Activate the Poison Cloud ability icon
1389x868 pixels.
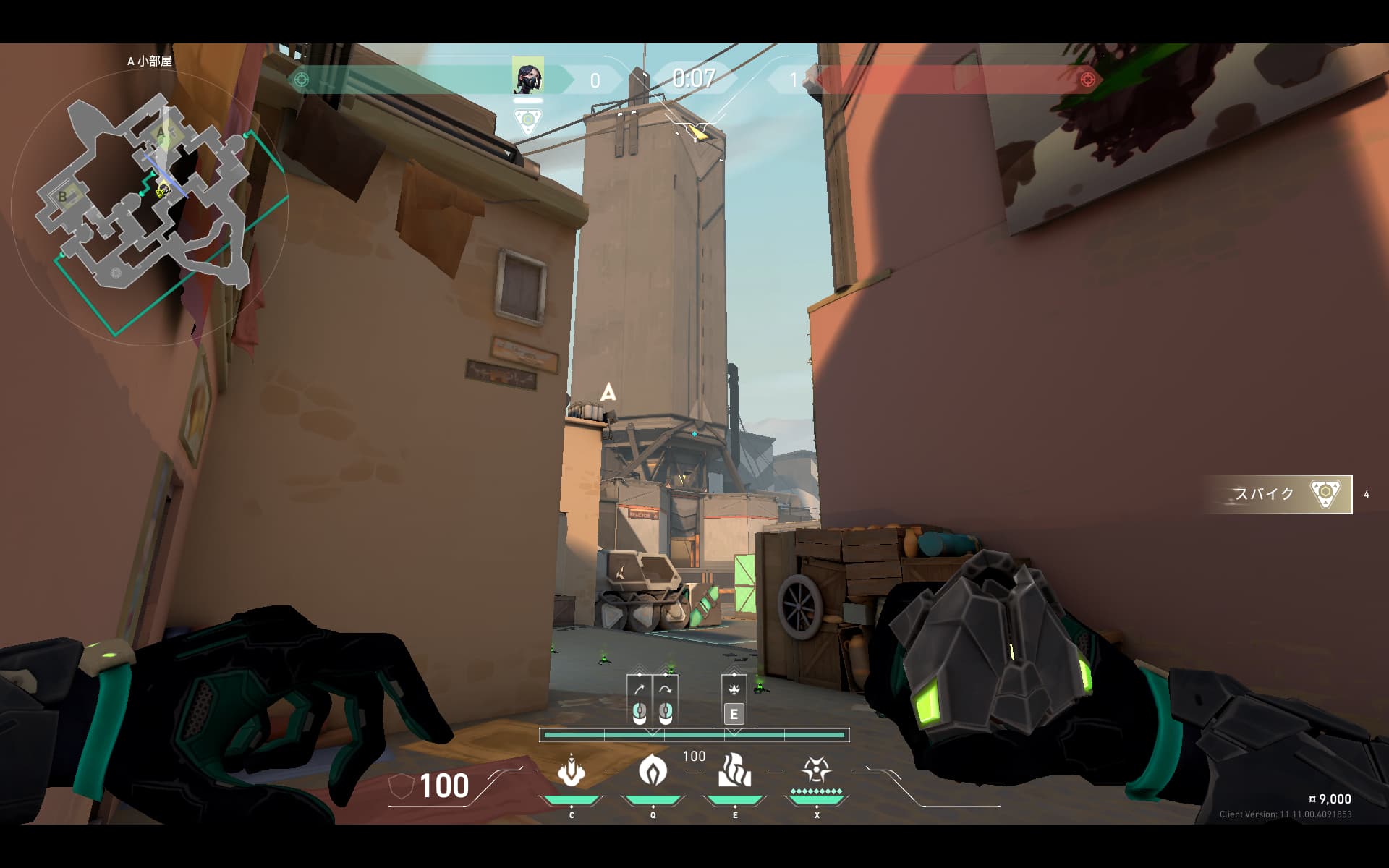653,771
